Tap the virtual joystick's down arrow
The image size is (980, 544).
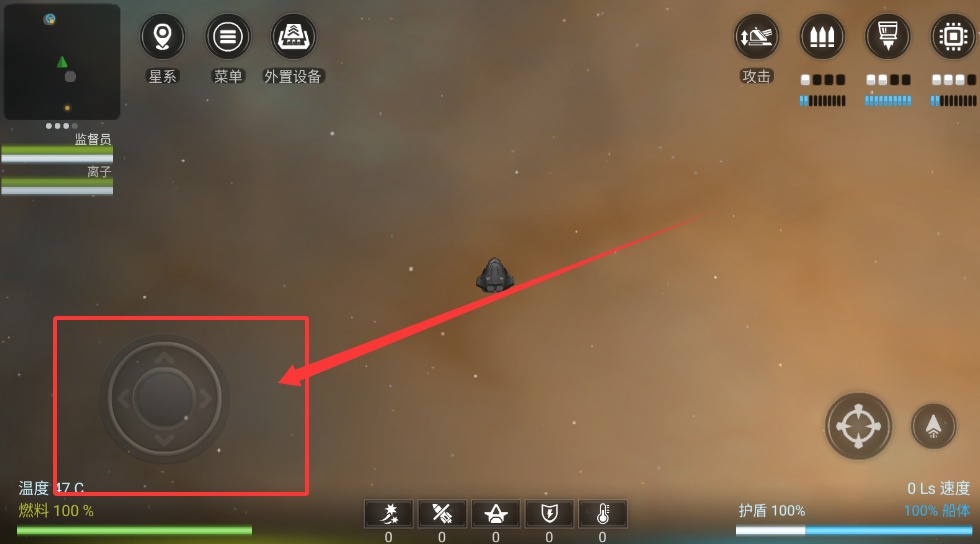pyautogui.click(x=165, y=440)
